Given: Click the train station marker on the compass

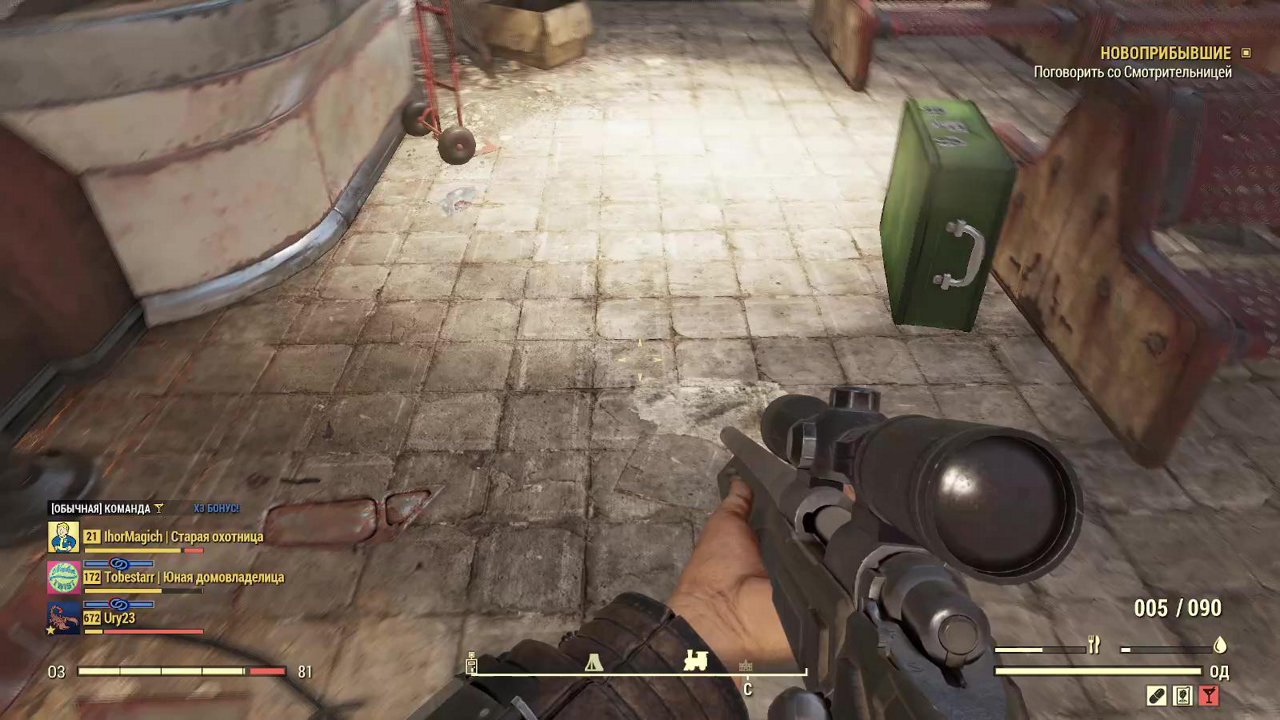Looking at the screenshot, I should (x=695, y=660).
